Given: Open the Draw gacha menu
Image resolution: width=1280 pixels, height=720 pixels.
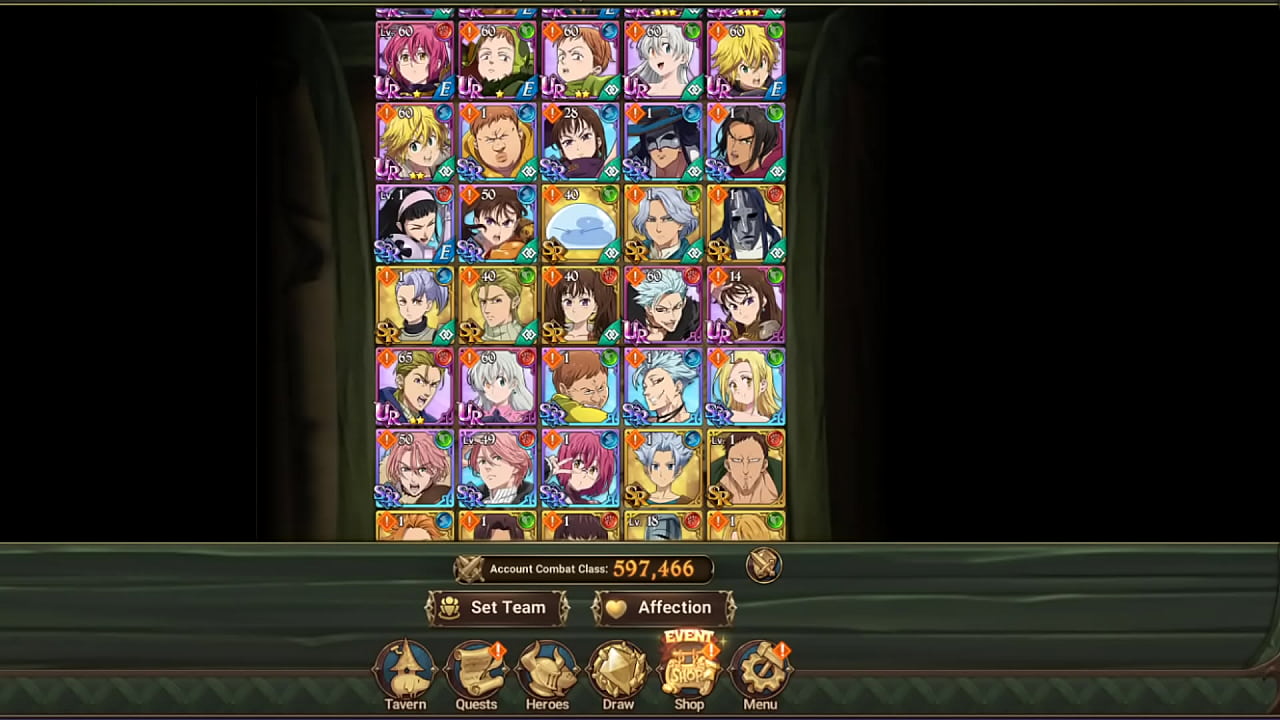Looking at the screenshot, I should pos(618,674).
